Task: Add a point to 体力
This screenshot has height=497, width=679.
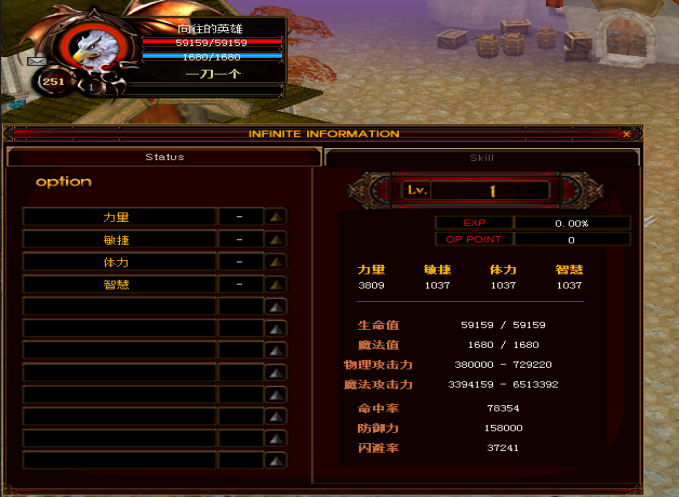Action: pyautogui.click(x=276, y=262)
